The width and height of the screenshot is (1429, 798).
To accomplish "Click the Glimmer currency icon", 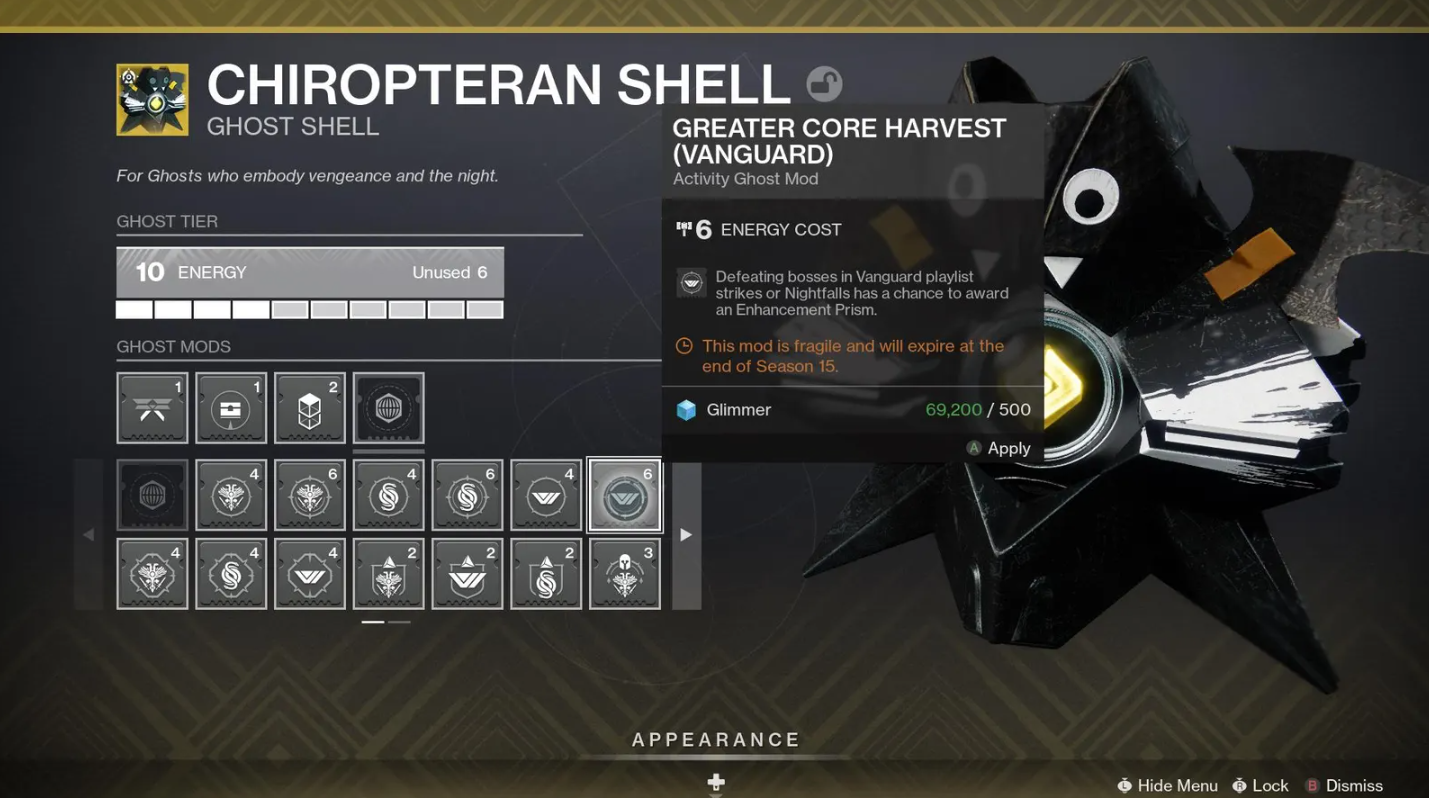I will click(x=687, y=409).
